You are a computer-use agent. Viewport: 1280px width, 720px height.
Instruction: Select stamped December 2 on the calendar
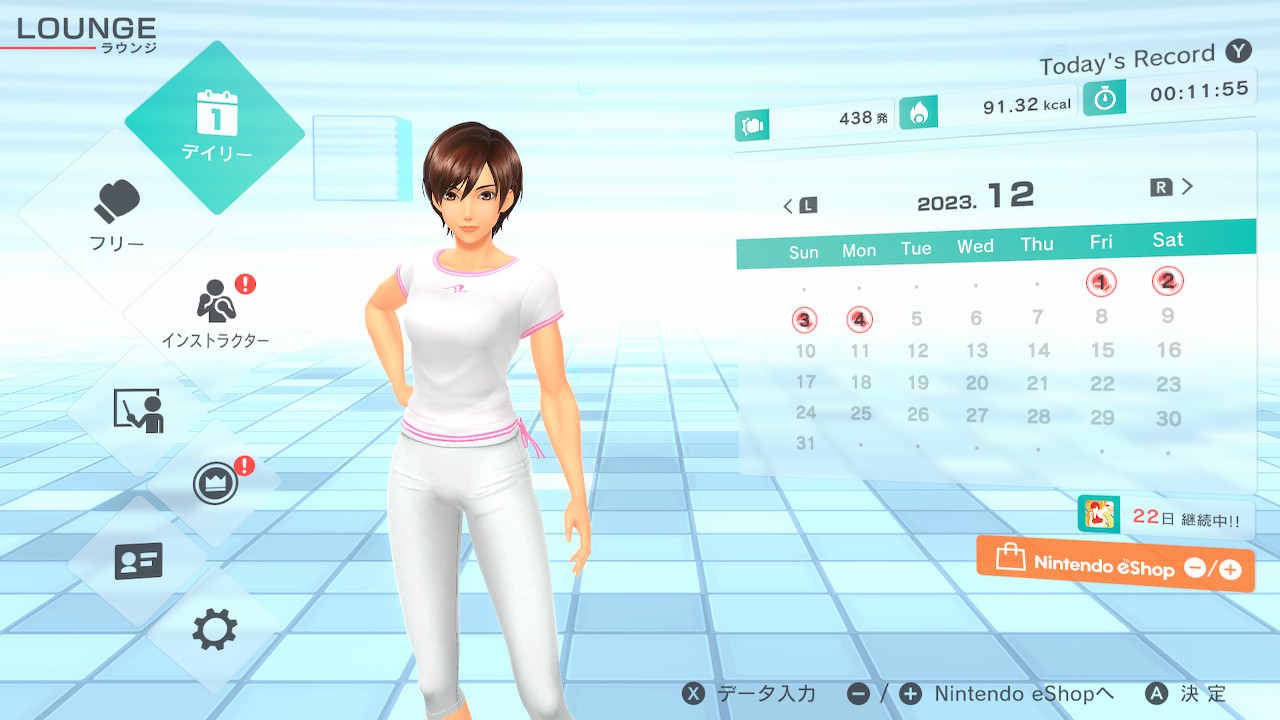[x=1167, y=281]
